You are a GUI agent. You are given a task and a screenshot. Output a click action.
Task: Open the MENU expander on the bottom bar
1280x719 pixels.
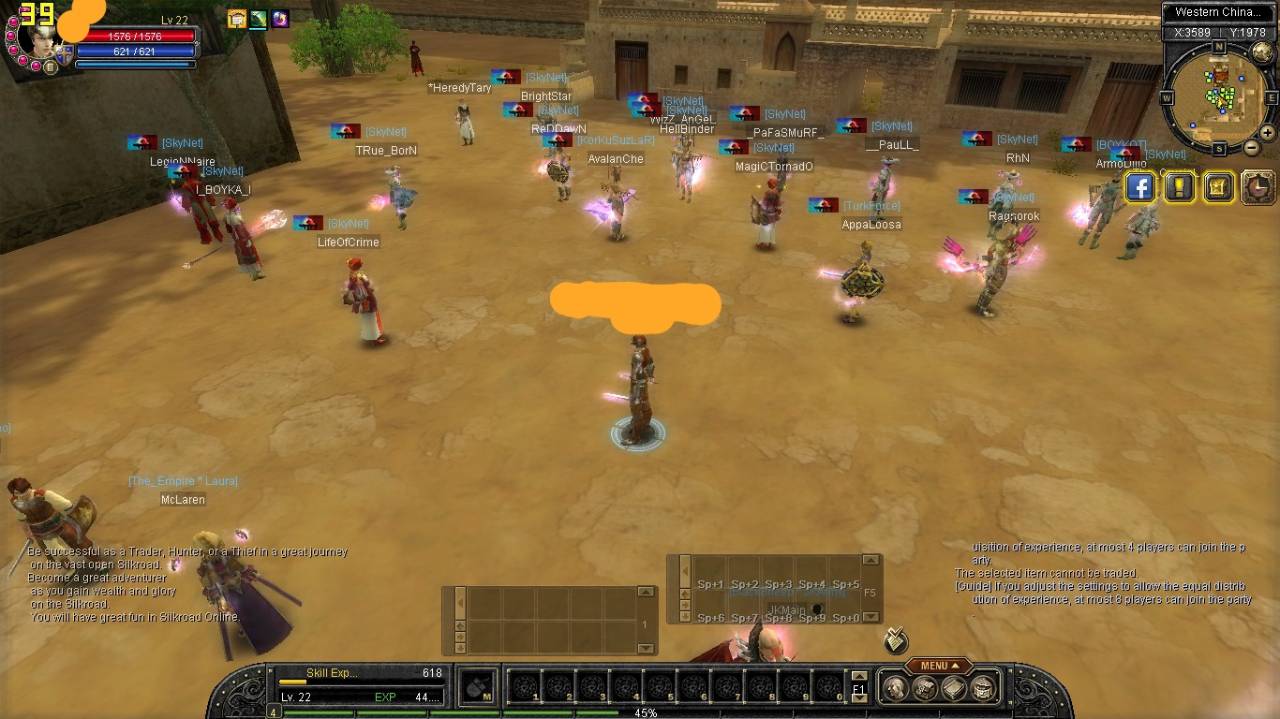click(x=938, y=666)
